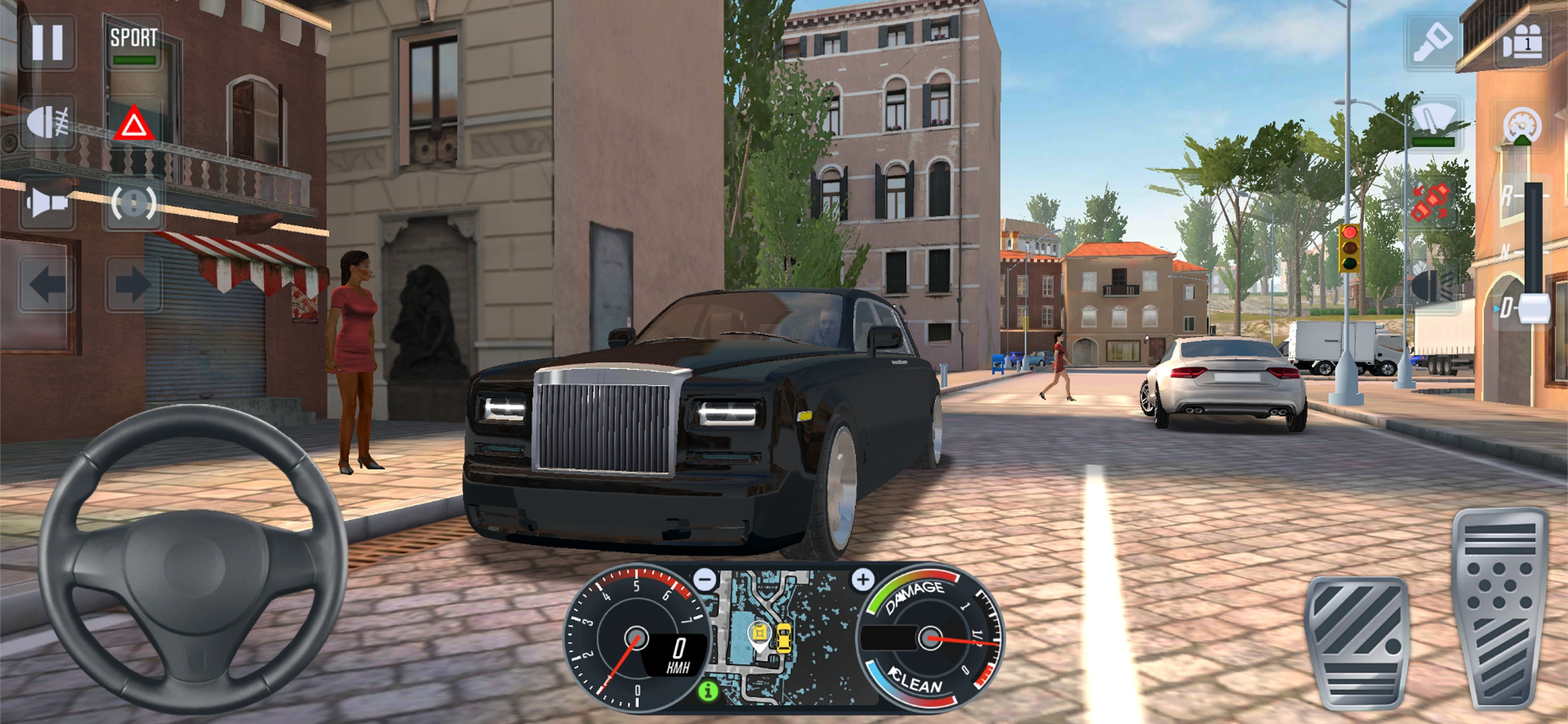Switch on the right turn signal
1568x724 pixels.
(134, 283)
